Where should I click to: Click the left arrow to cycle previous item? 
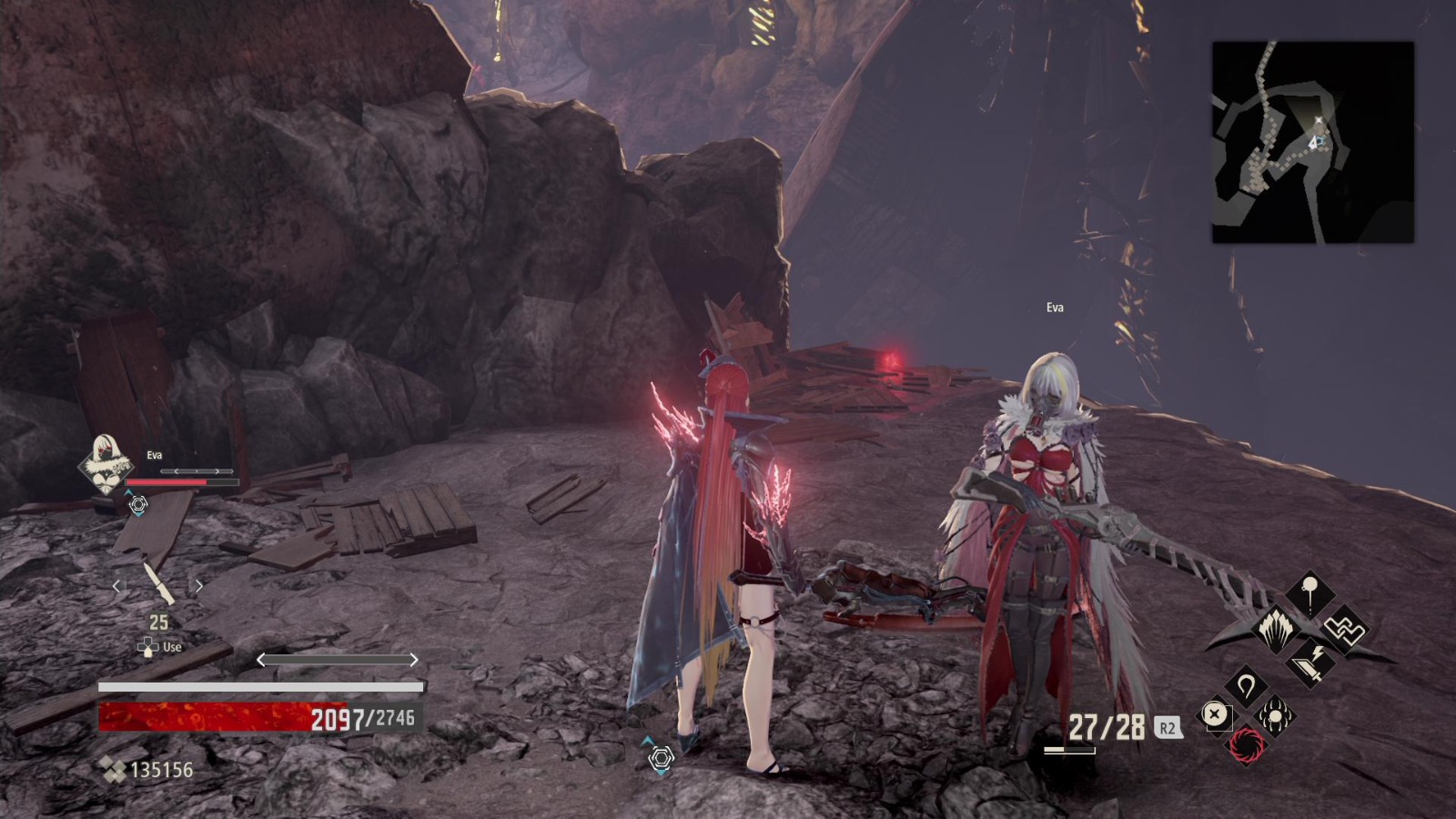pyautogui.click(x=118, y=585)
